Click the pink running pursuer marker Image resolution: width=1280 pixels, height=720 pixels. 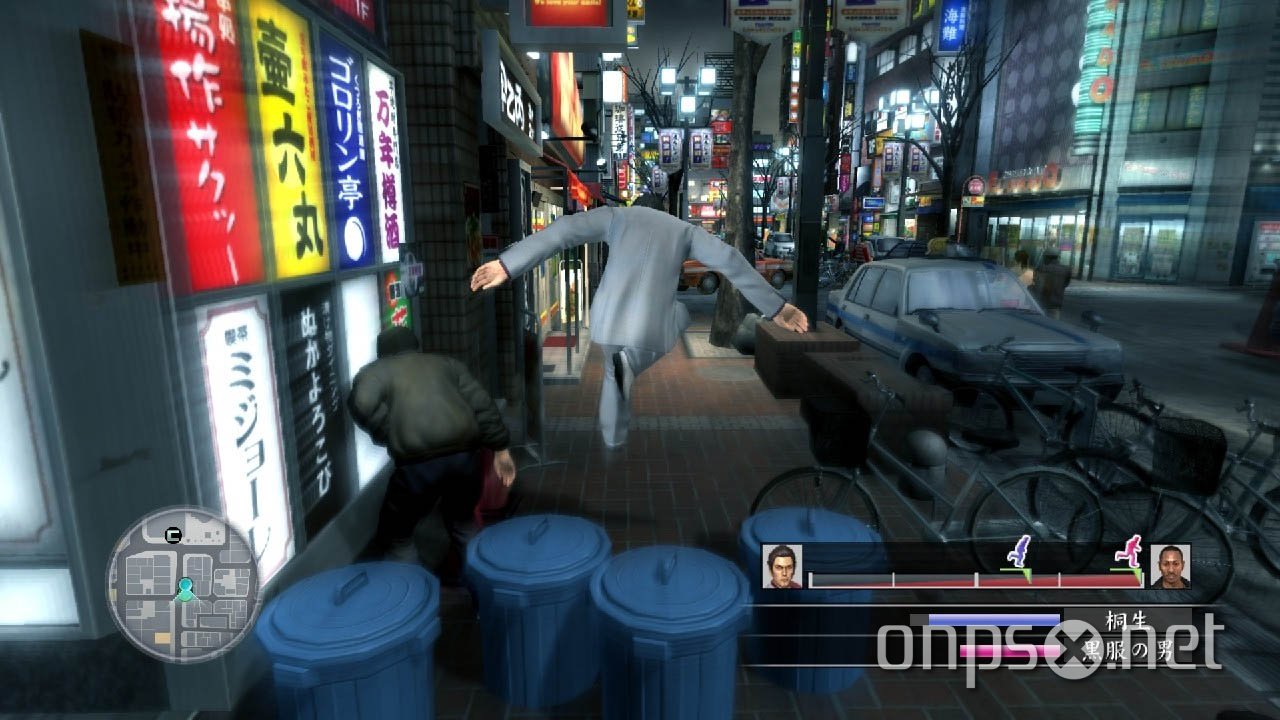click(1130, 551)
